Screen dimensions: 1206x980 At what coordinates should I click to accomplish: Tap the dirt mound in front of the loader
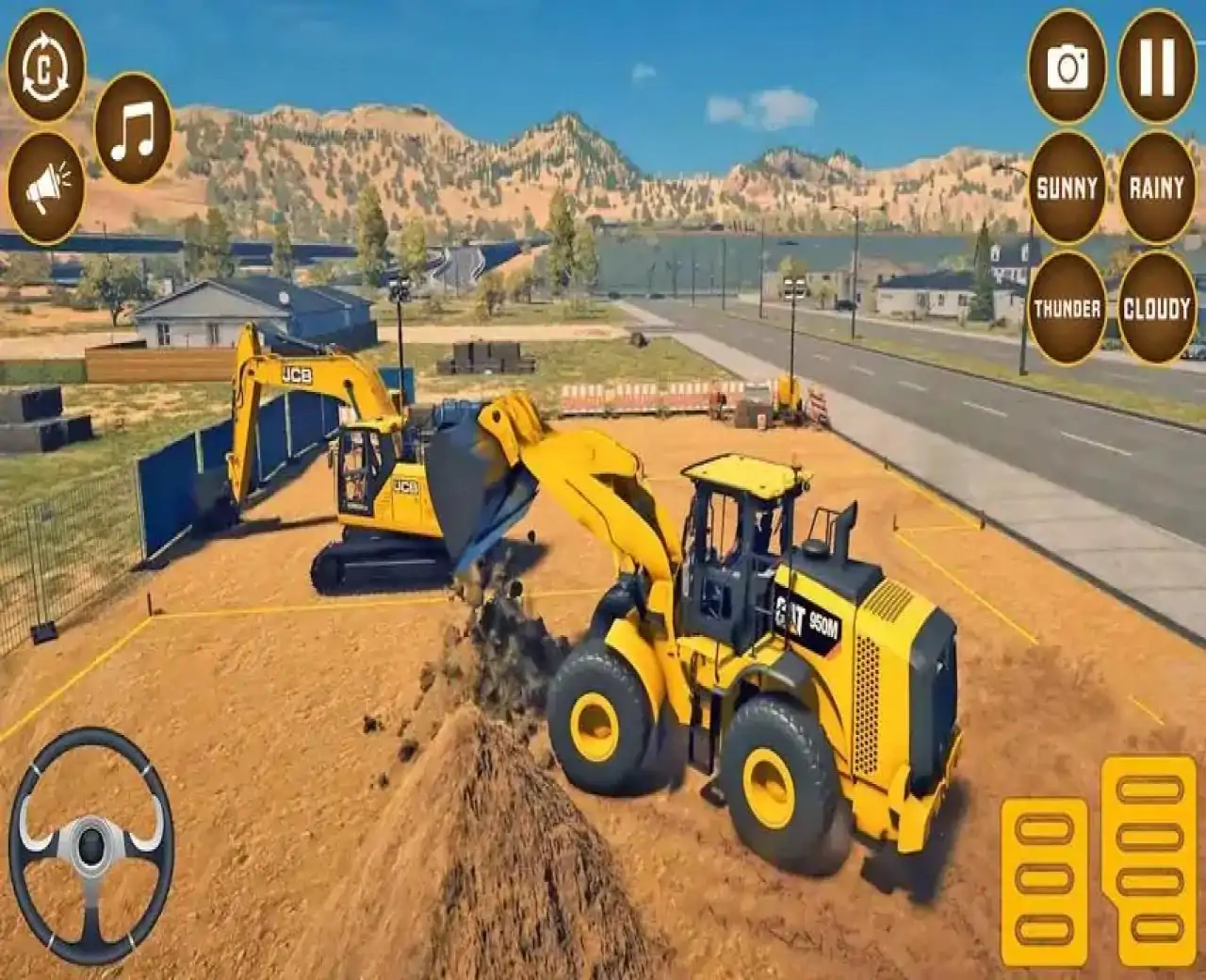click(490, 820)
